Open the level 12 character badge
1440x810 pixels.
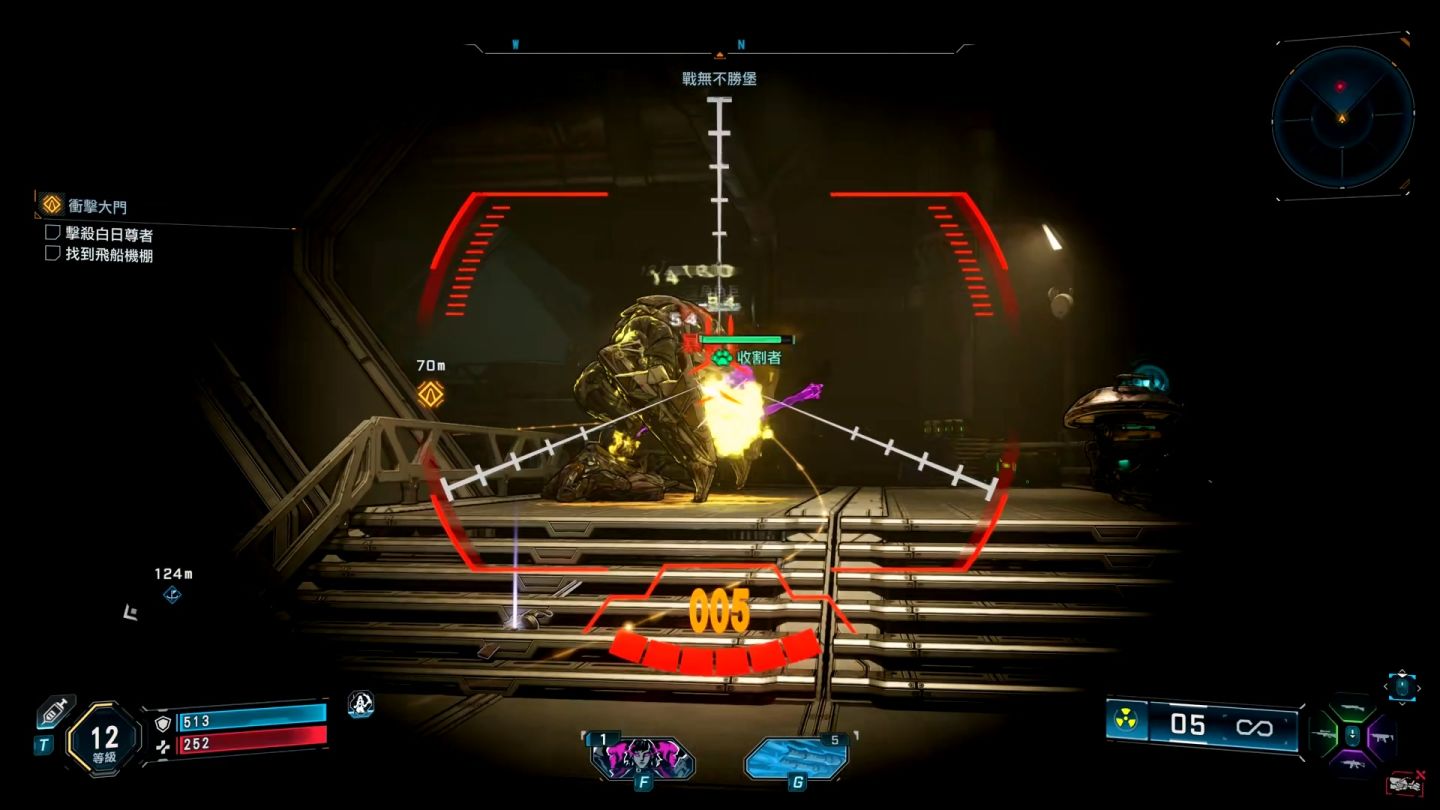point(104,740)
